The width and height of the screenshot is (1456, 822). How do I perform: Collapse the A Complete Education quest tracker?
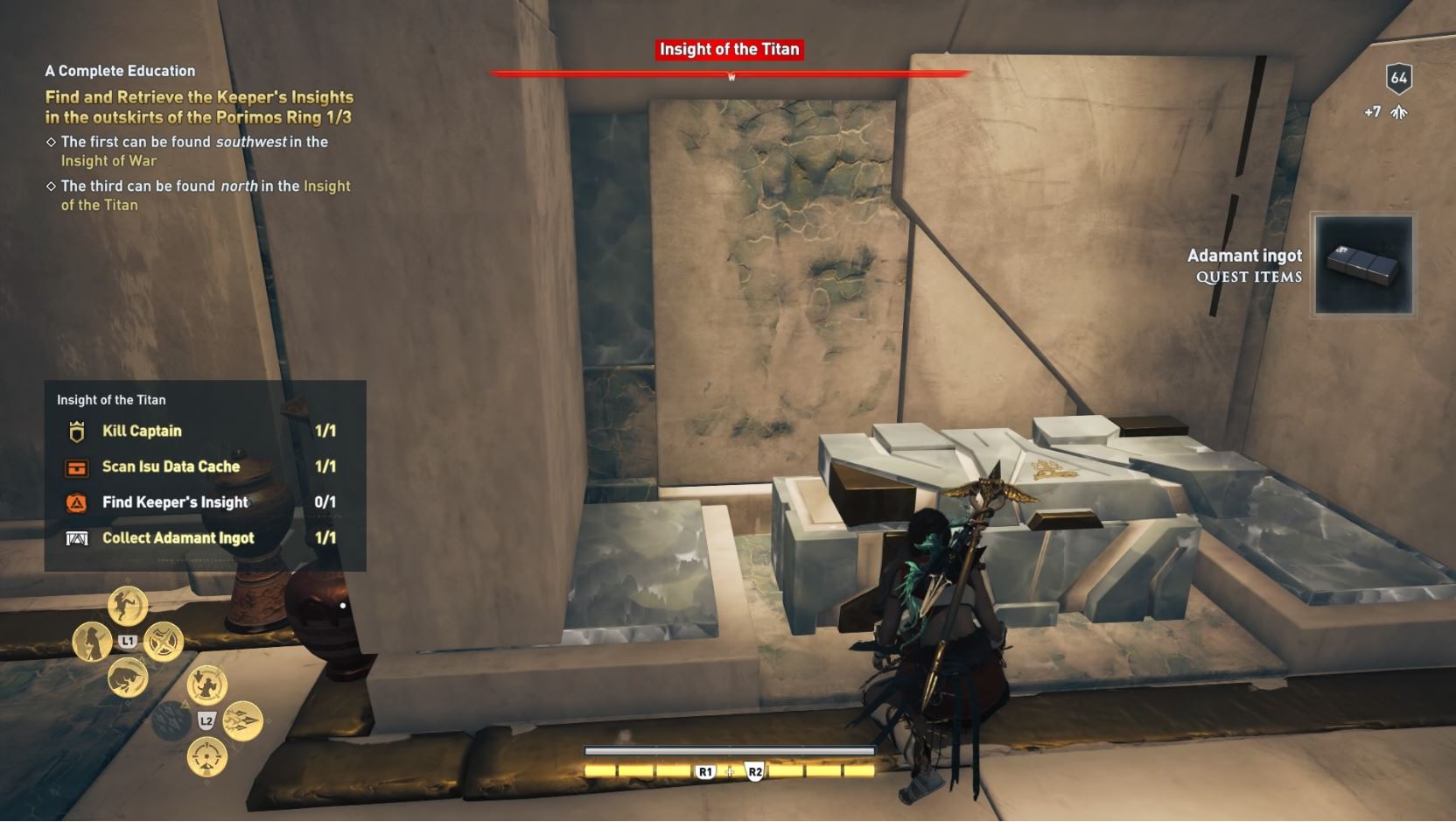120,71
